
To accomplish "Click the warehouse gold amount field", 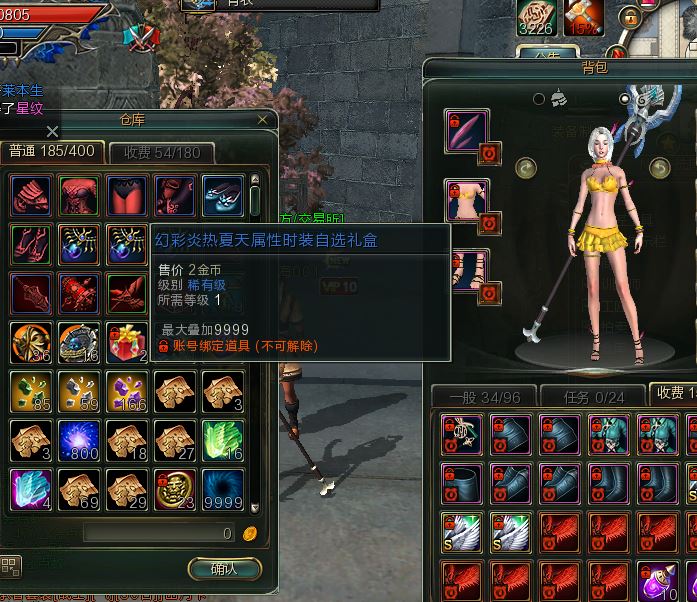I will coord(160,534).
